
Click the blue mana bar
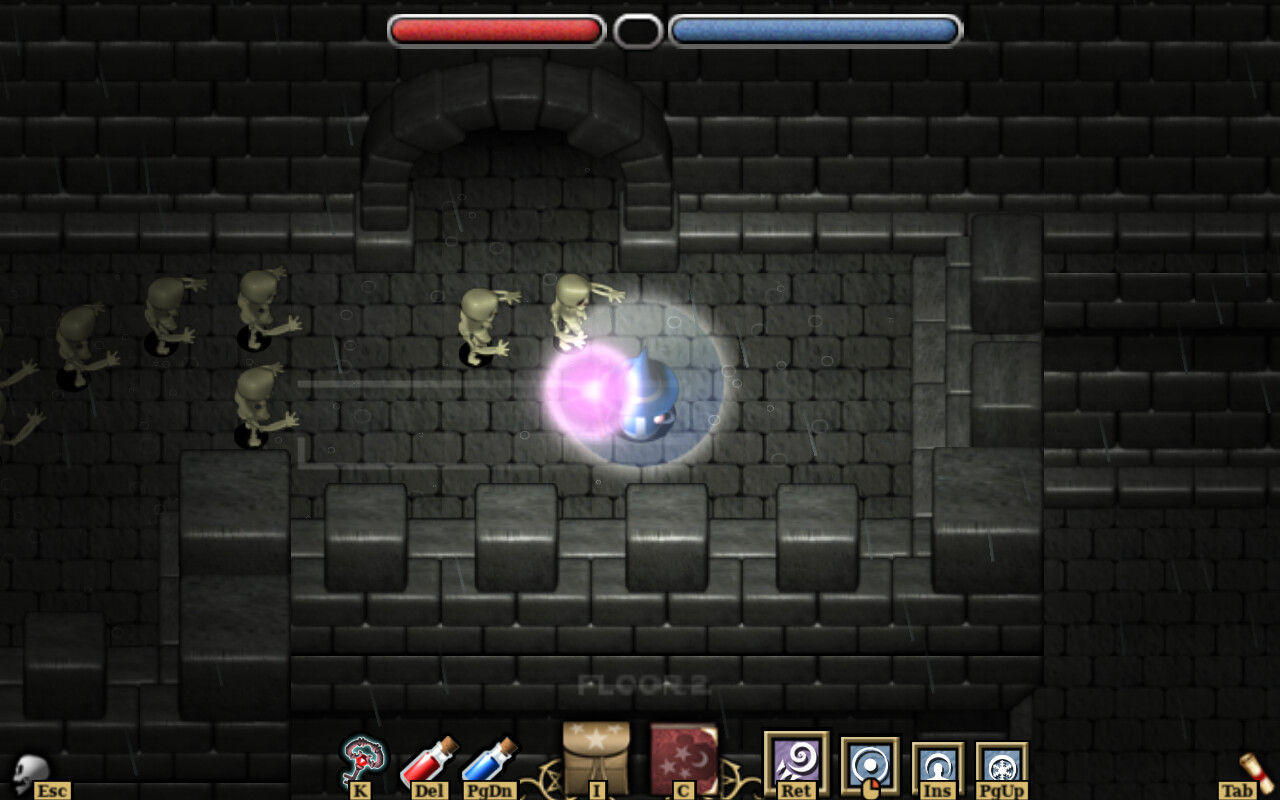[x=814, y=29]
